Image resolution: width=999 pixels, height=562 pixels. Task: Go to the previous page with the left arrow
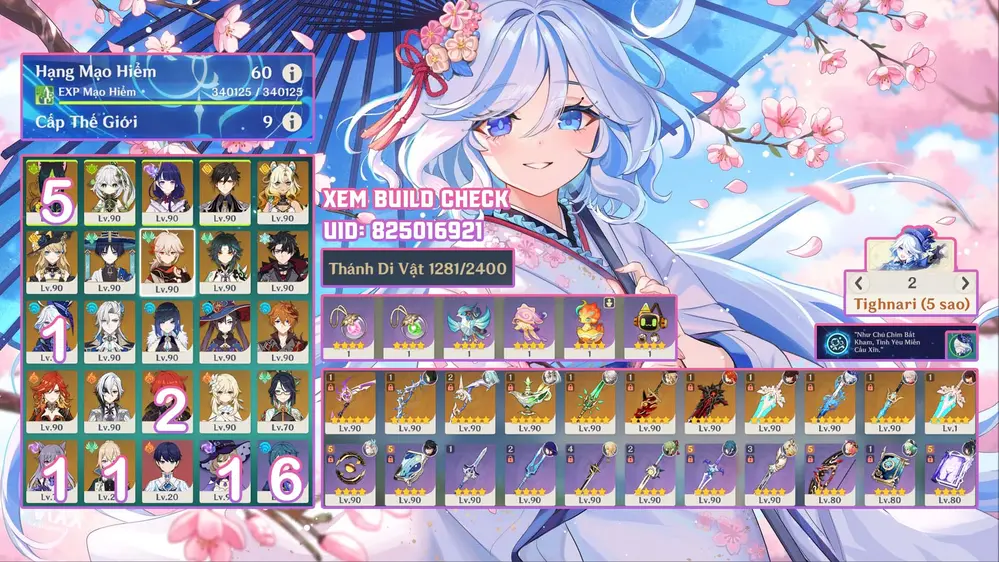[x=858, y=283]
